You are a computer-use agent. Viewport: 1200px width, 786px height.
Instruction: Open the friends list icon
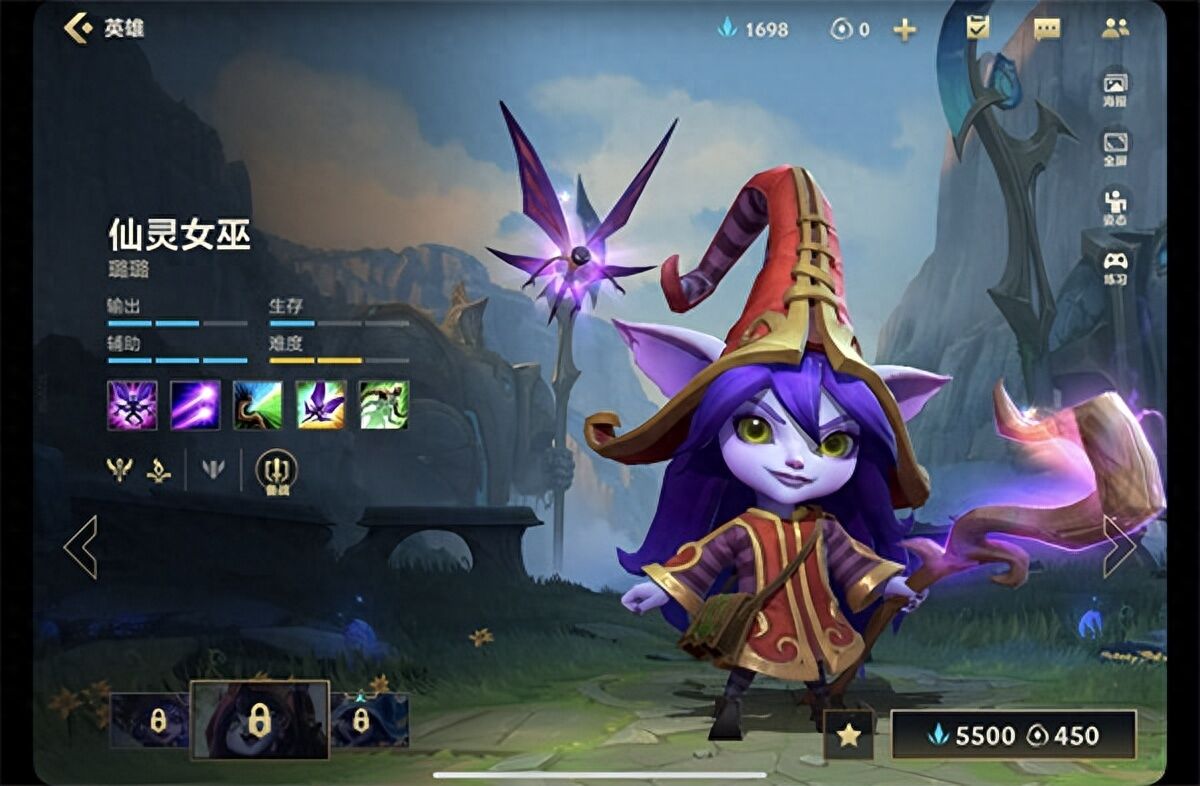pos(1115,28)
